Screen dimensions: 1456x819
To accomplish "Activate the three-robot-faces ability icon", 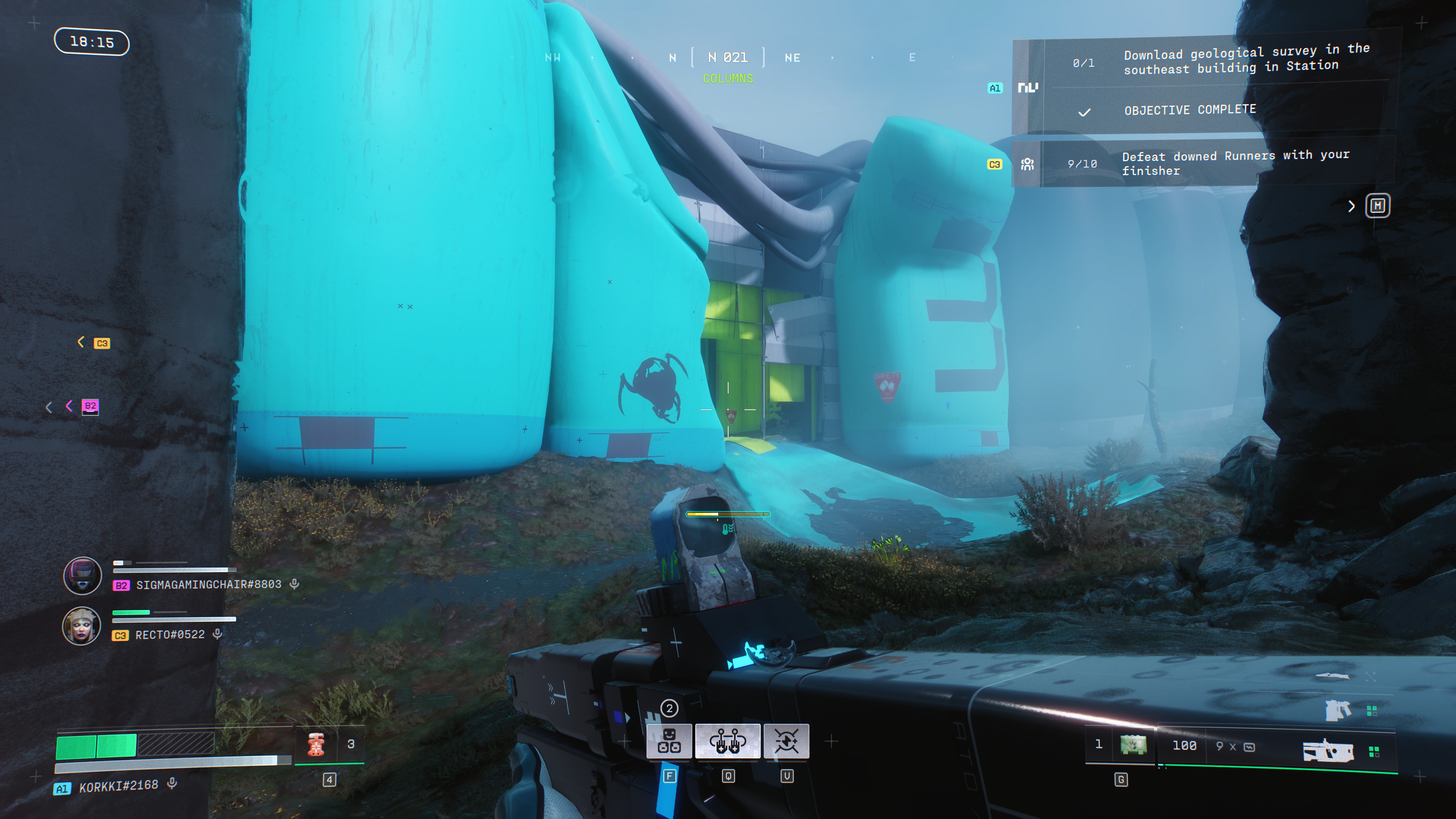I will point(668,741).
